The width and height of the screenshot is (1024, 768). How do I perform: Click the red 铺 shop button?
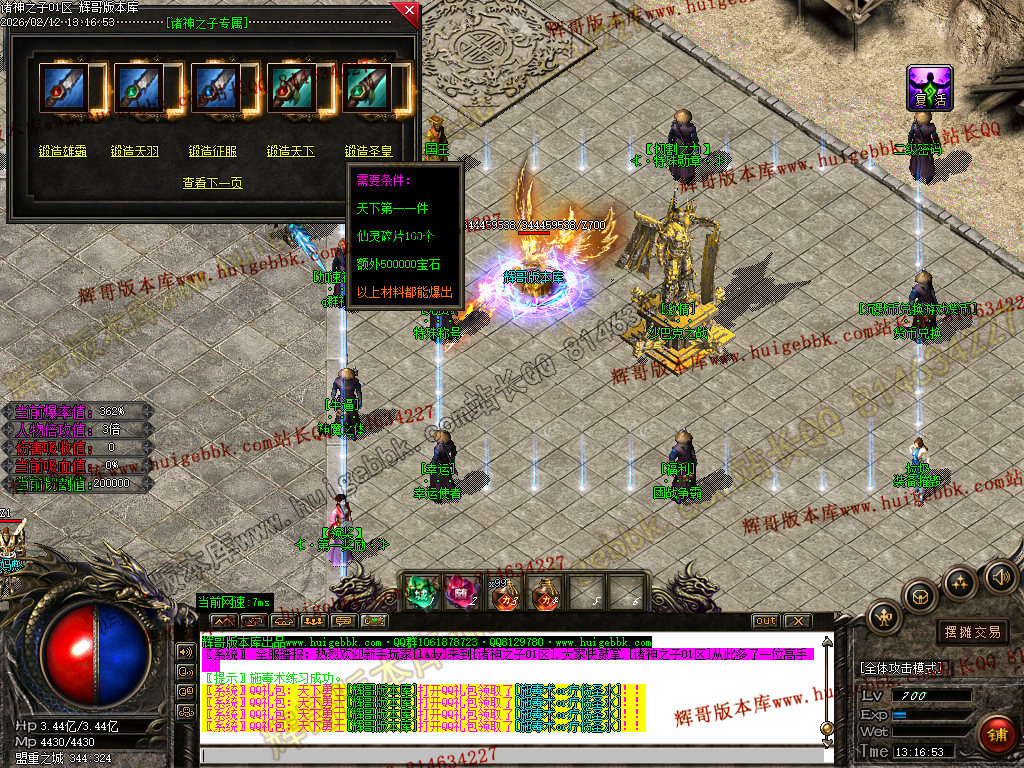(994, 735)
